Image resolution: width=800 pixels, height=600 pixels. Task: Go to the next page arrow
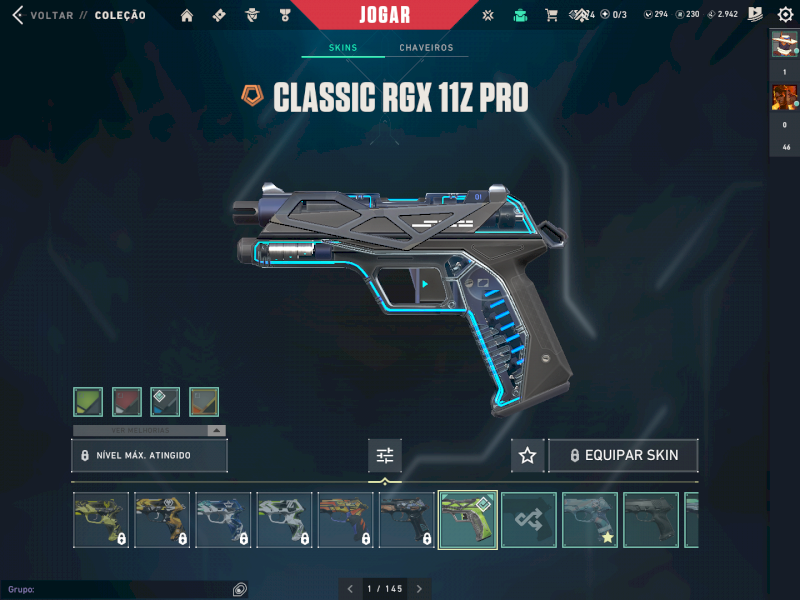coord(419,589)
